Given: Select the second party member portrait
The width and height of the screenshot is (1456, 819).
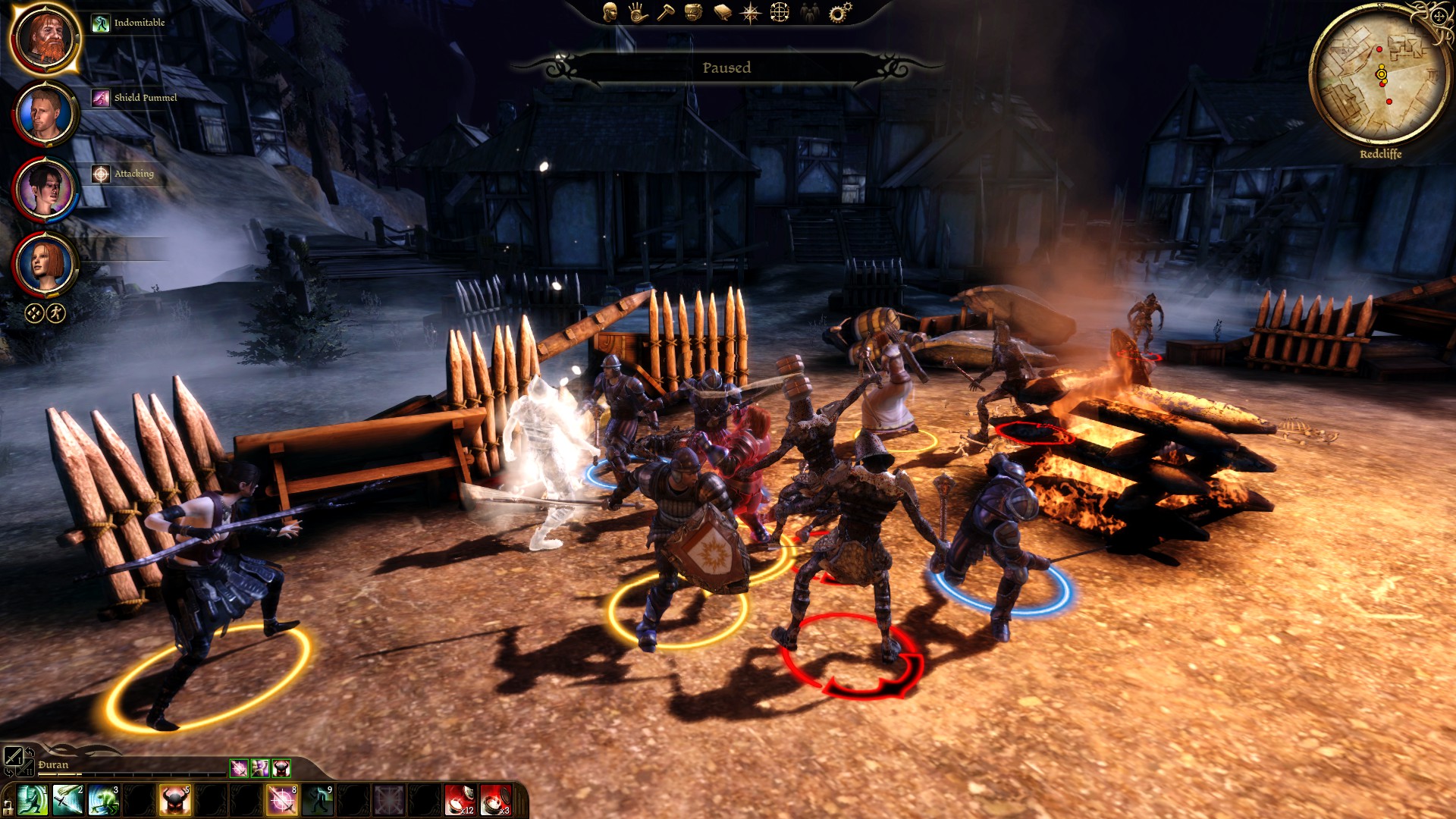Looking at the screenshot, I should point(45,114).
